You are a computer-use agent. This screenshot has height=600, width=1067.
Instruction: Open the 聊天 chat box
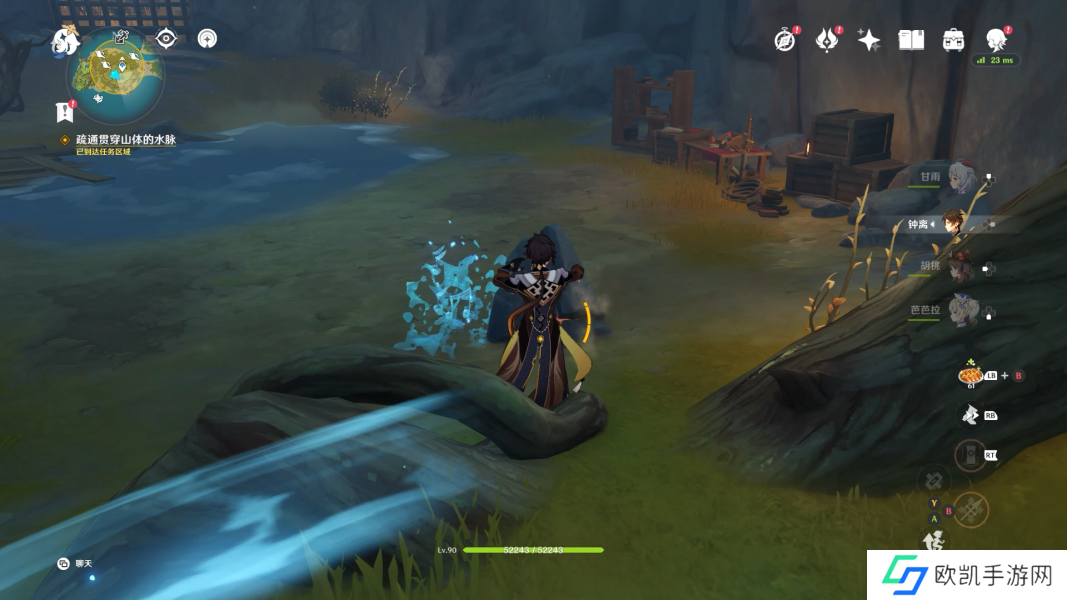76,564
